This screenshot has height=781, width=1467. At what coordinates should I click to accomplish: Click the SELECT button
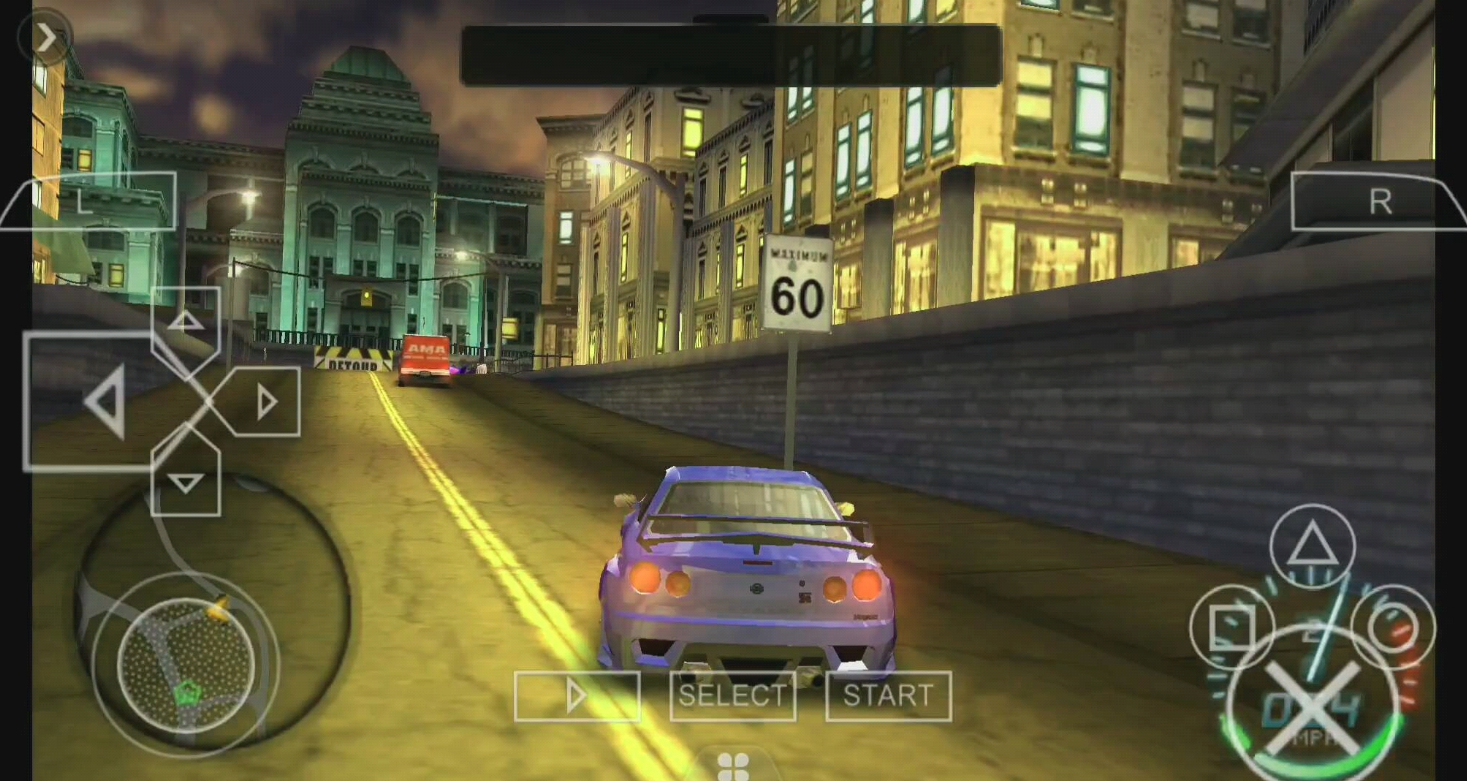732,696
